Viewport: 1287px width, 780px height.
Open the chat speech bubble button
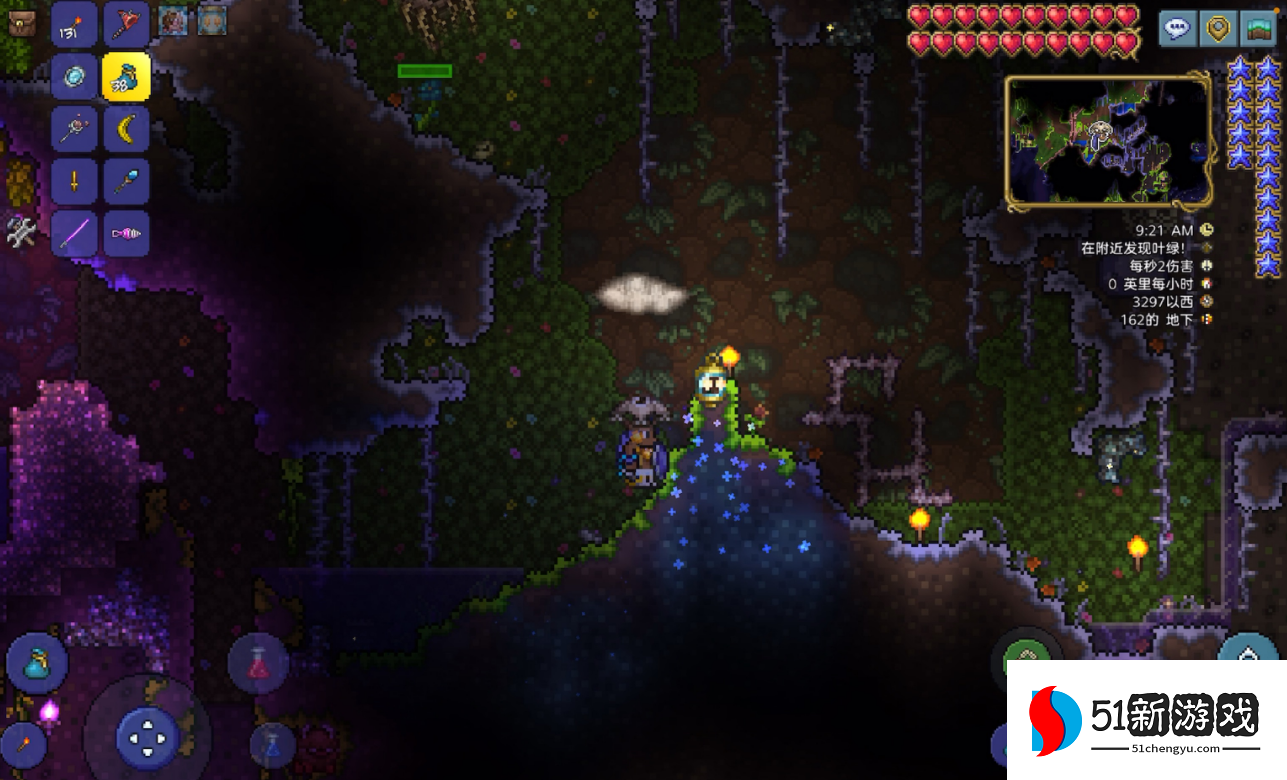[1178, 28]
